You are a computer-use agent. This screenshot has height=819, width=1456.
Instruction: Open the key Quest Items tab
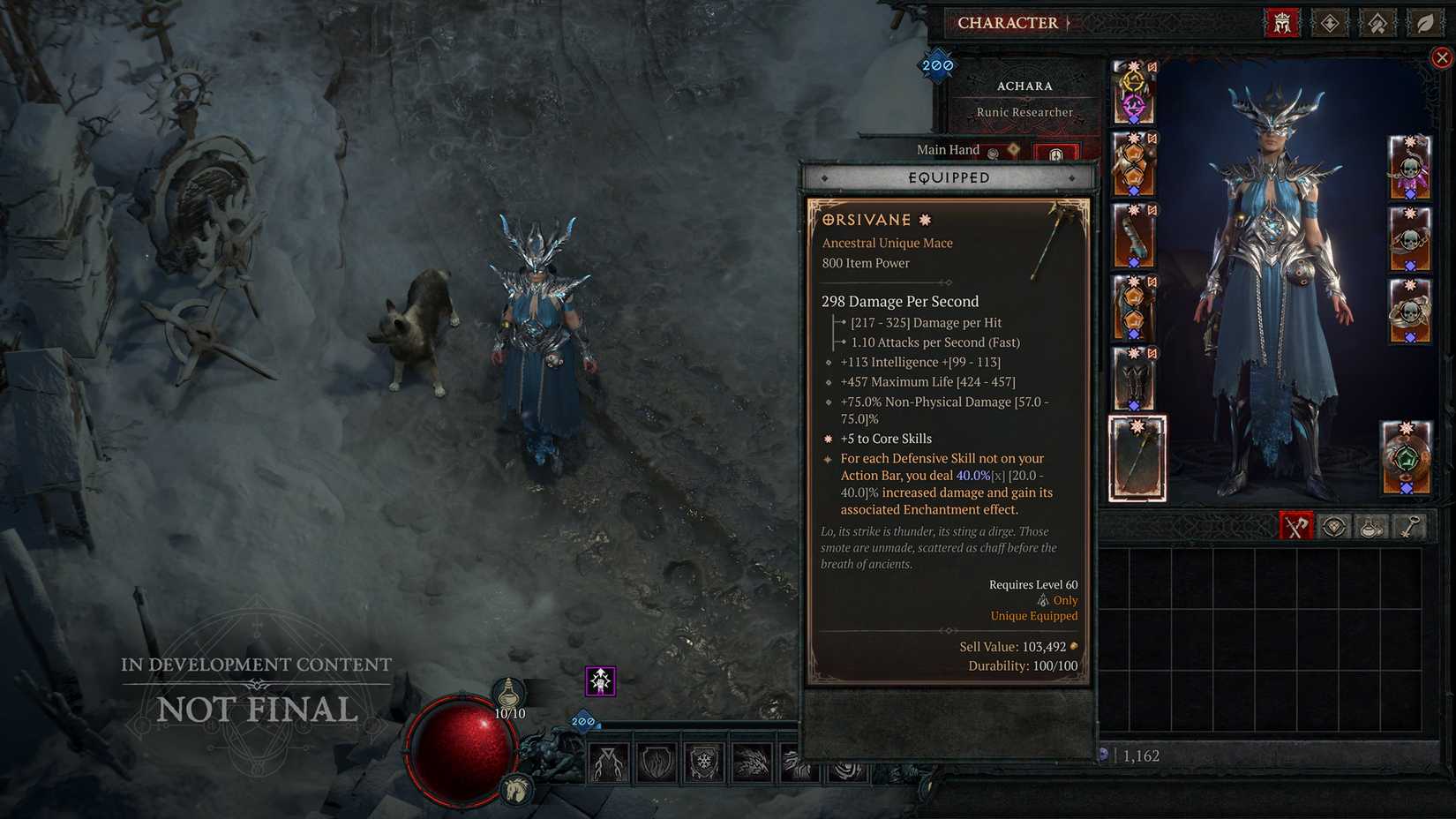point(1408,527)
